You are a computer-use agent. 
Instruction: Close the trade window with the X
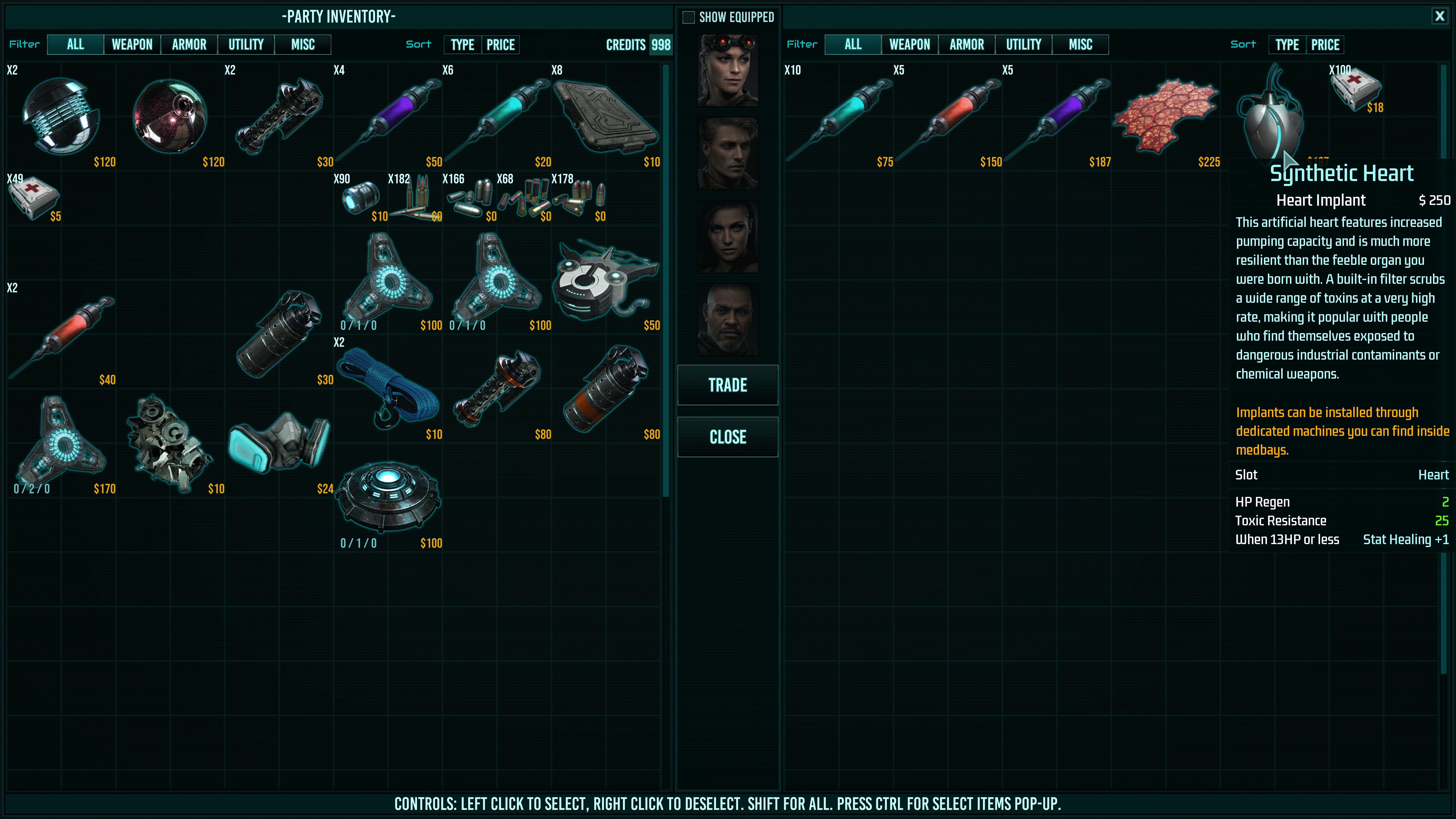[1439, 16]
